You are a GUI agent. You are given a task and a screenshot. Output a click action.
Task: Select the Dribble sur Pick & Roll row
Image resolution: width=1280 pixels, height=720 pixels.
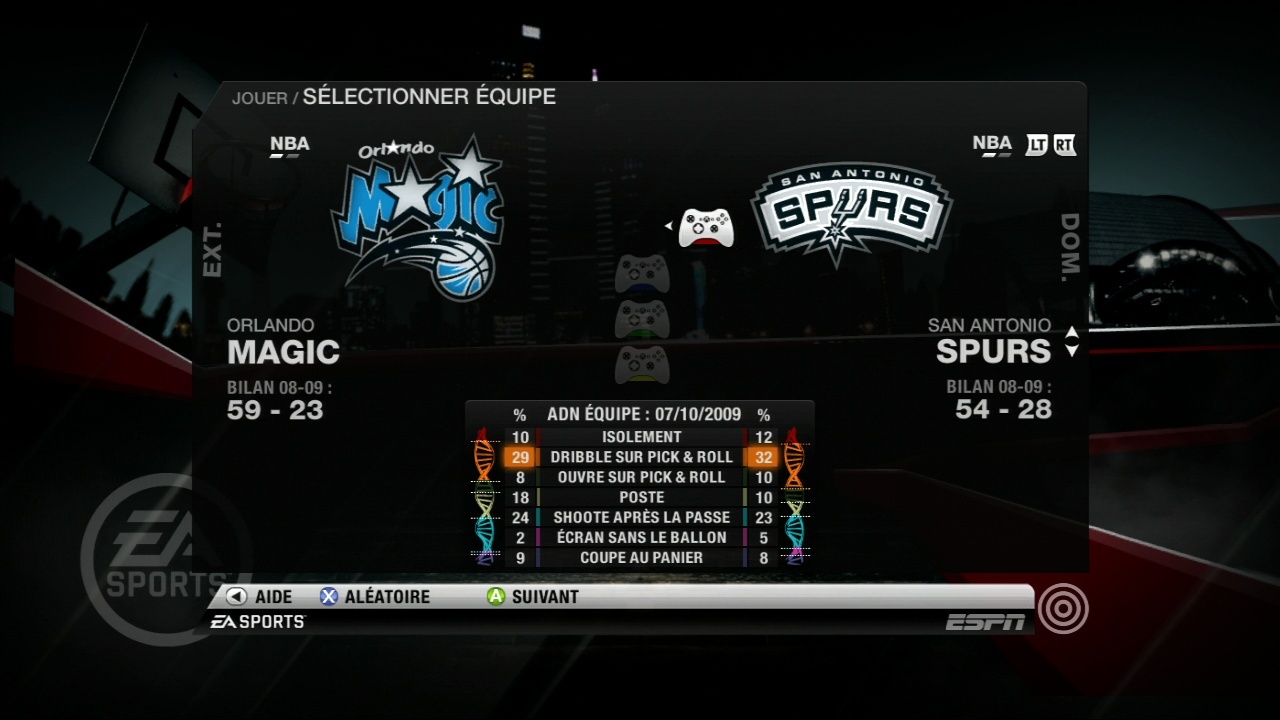click(641, 457)
